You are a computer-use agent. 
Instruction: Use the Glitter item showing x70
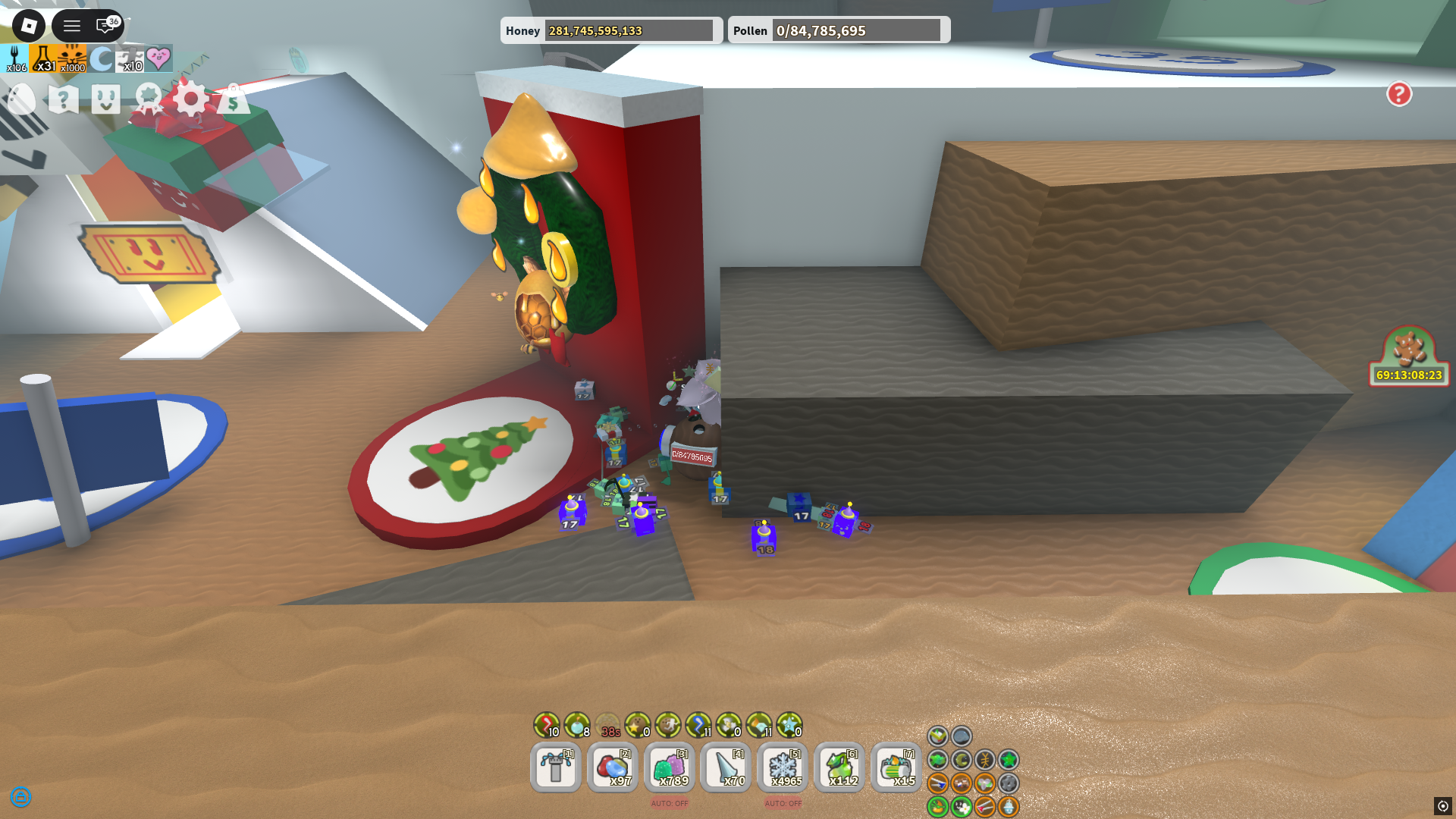(x=725, y=767)
